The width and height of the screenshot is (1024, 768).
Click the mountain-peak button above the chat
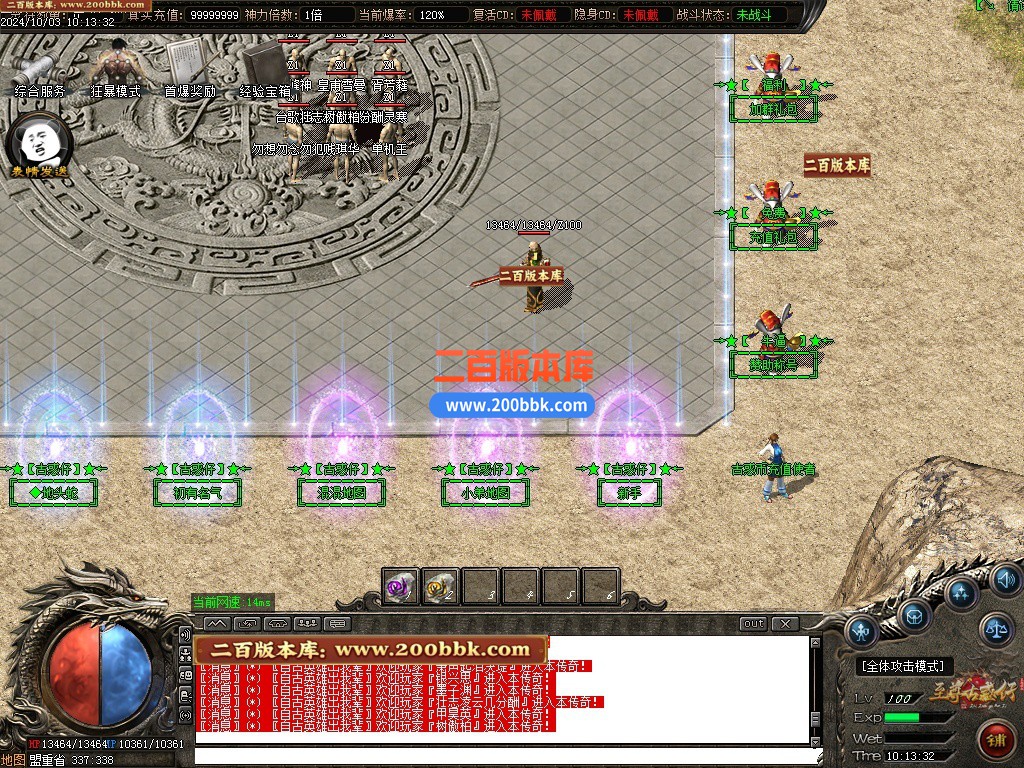(x=216, y=624)
